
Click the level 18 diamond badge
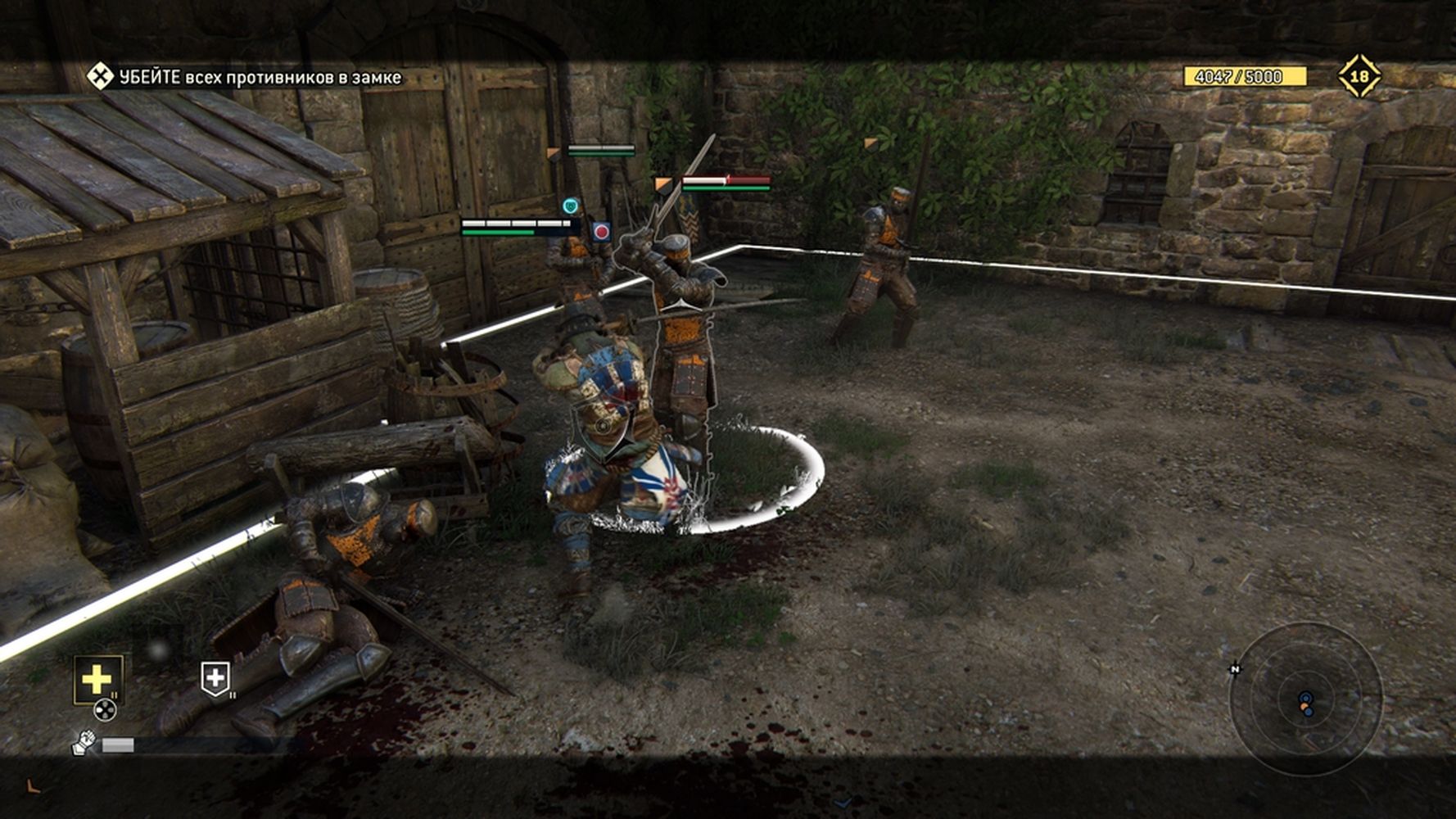[x=1359, y=76]
